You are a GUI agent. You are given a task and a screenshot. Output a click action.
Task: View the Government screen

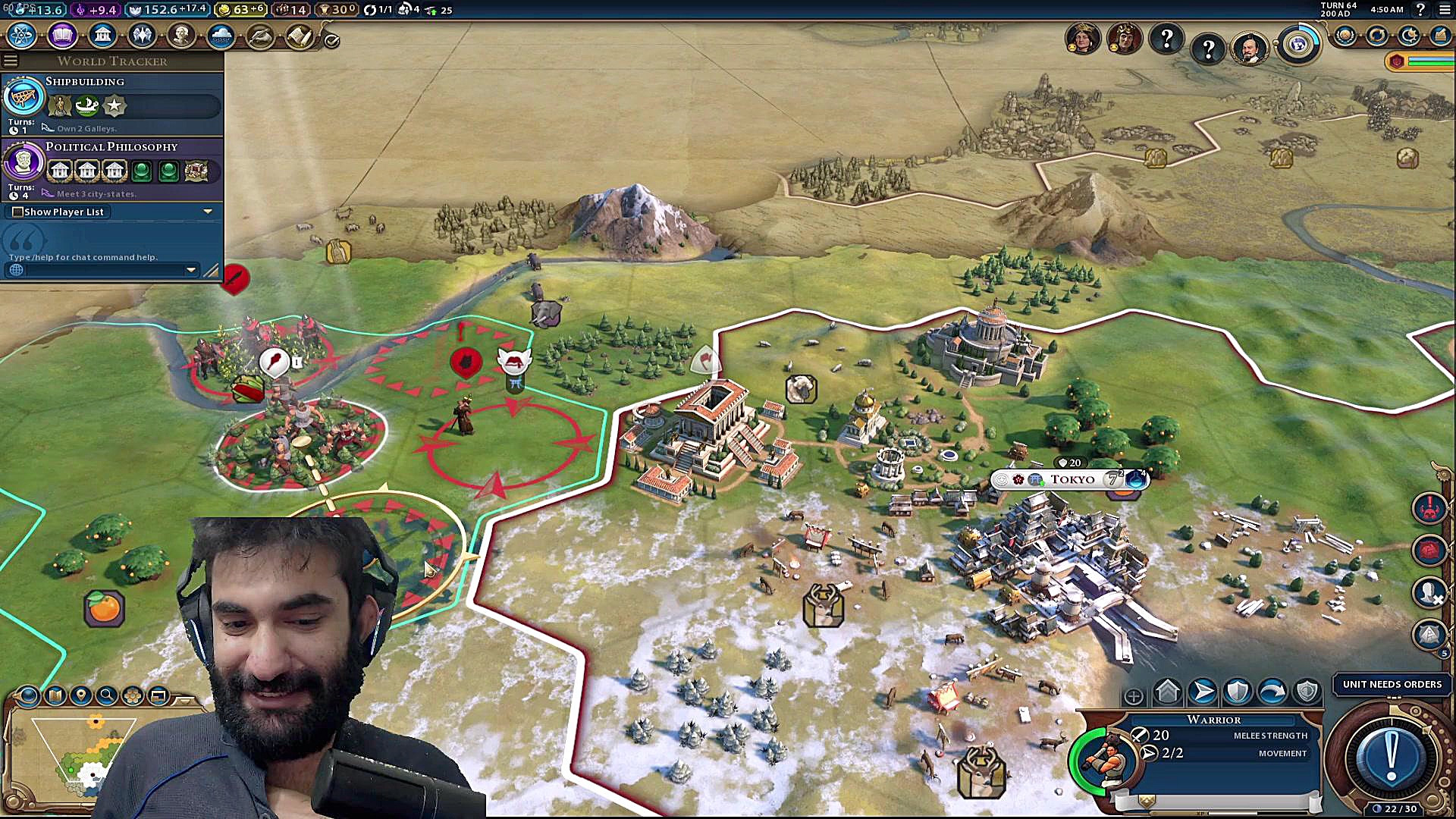(x=102, y=35)
